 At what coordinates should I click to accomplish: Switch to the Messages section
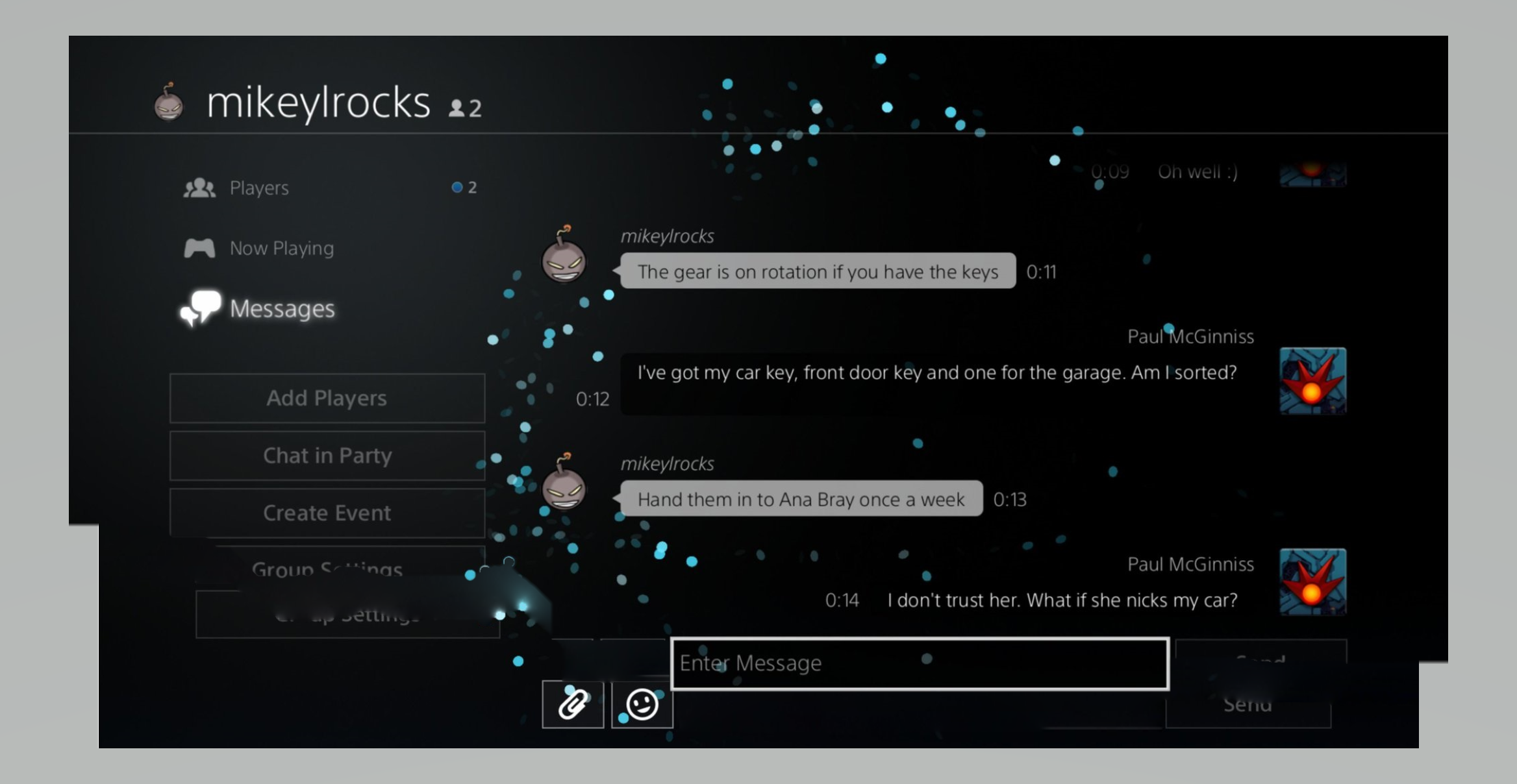pos(281,309)
